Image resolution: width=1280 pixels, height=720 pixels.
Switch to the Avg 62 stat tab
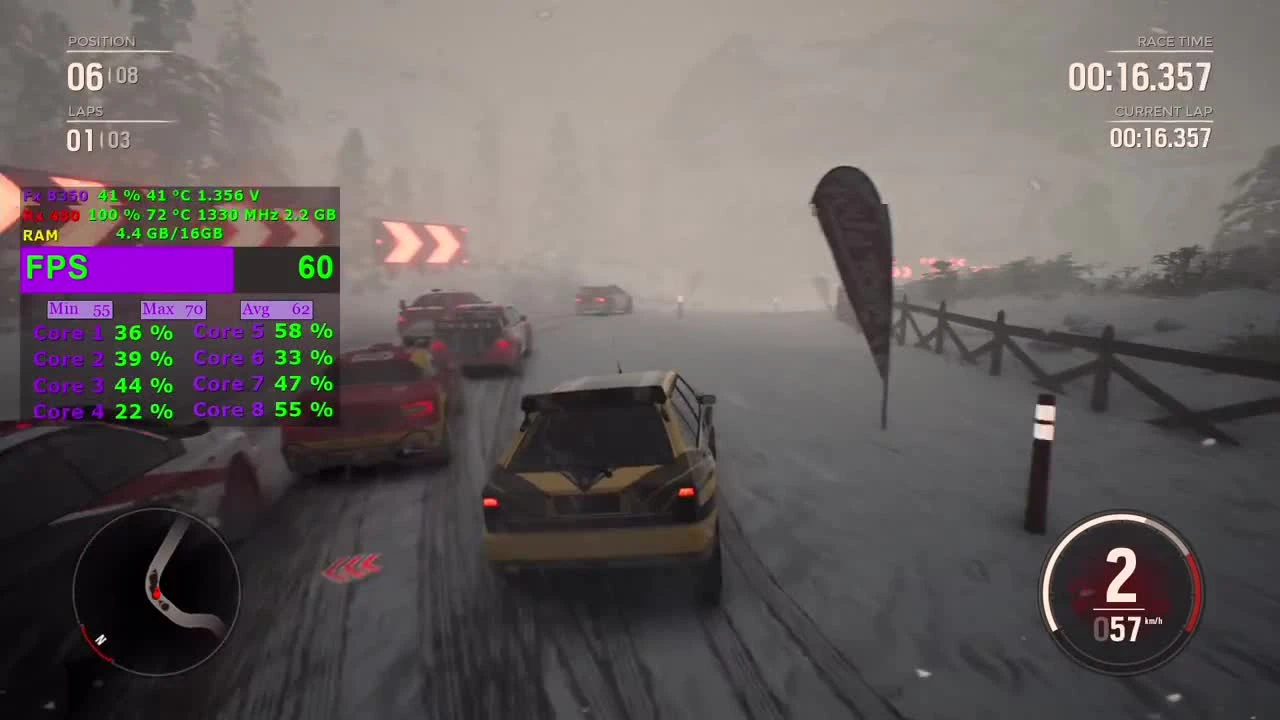pos(275,309)
